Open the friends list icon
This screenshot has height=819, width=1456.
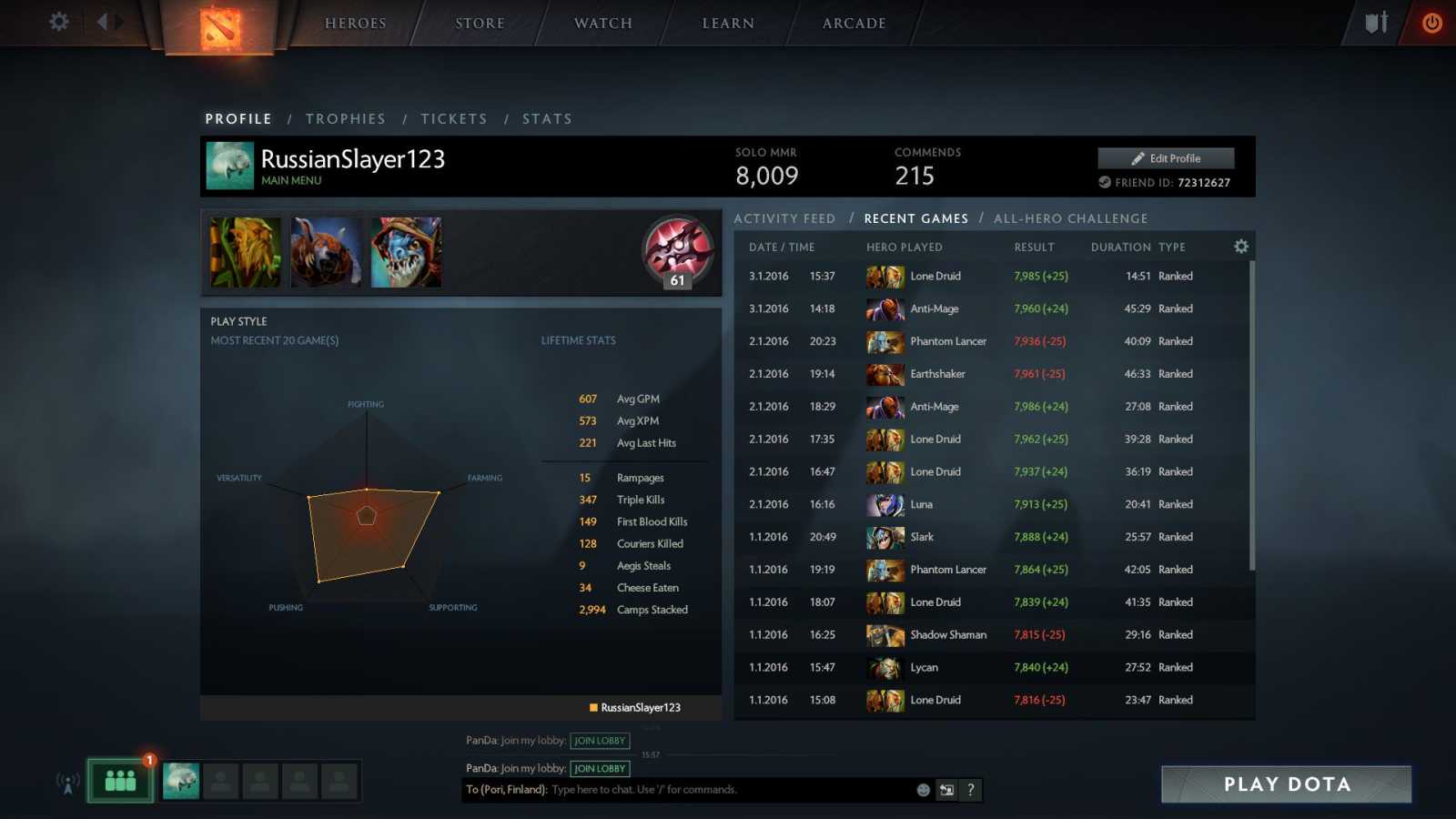tap(119, 780)
